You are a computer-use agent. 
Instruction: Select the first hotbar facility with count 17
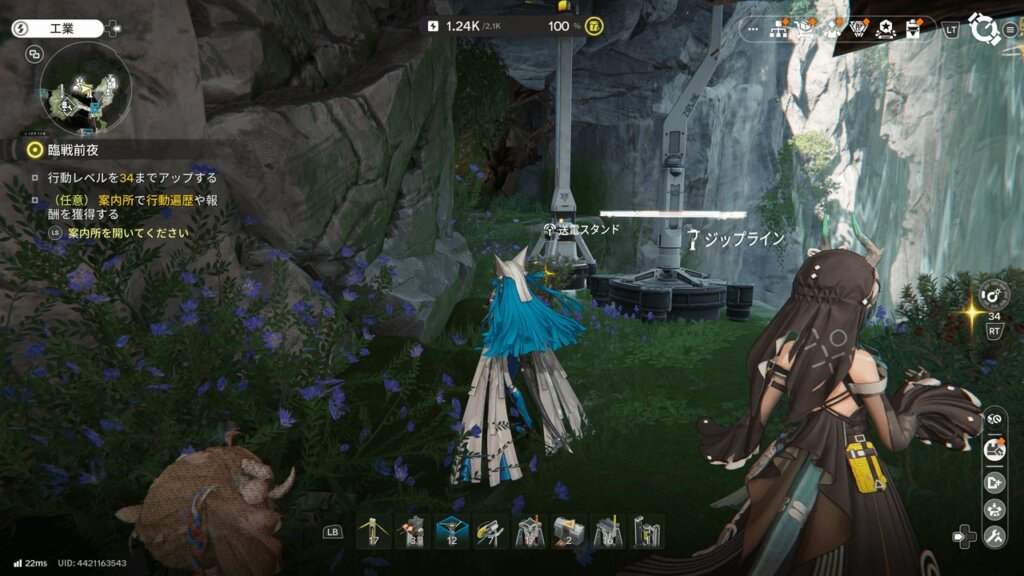click(373, 532)
